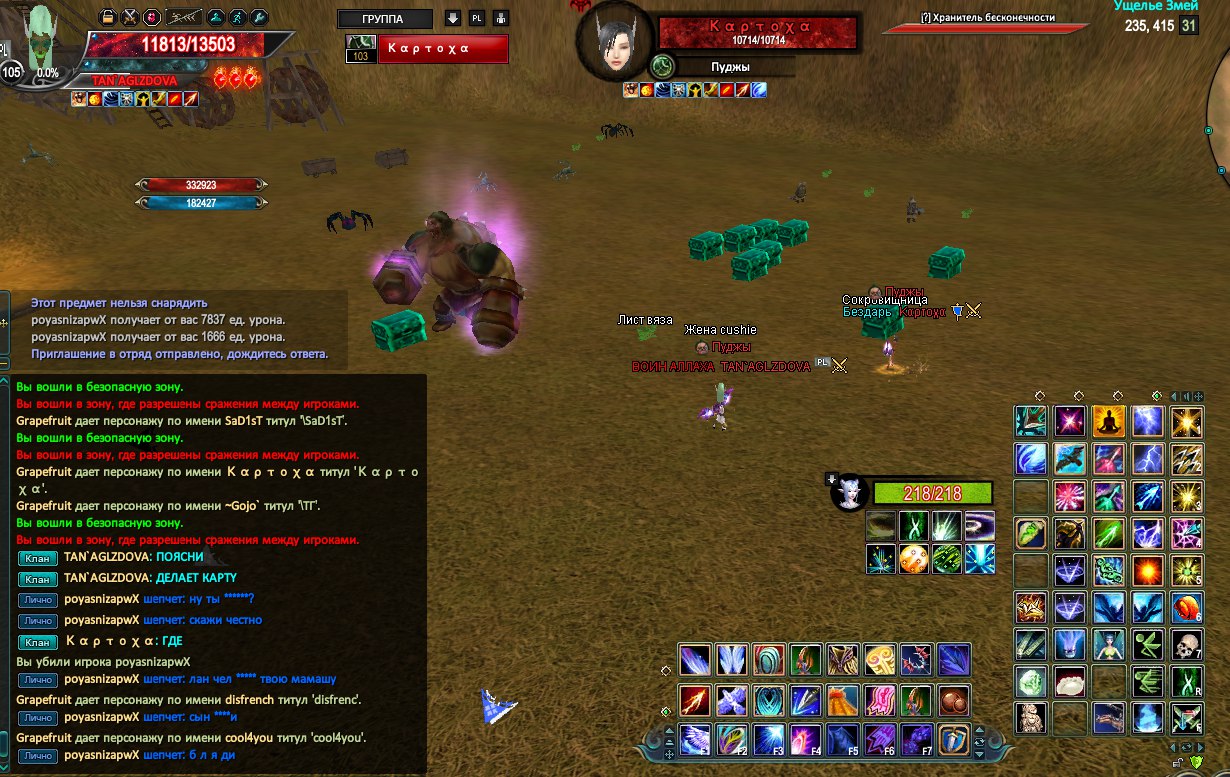Open the Клан chat tag beside ПОЯСНИ
The image size is (1230, 777).
point(37,557)
